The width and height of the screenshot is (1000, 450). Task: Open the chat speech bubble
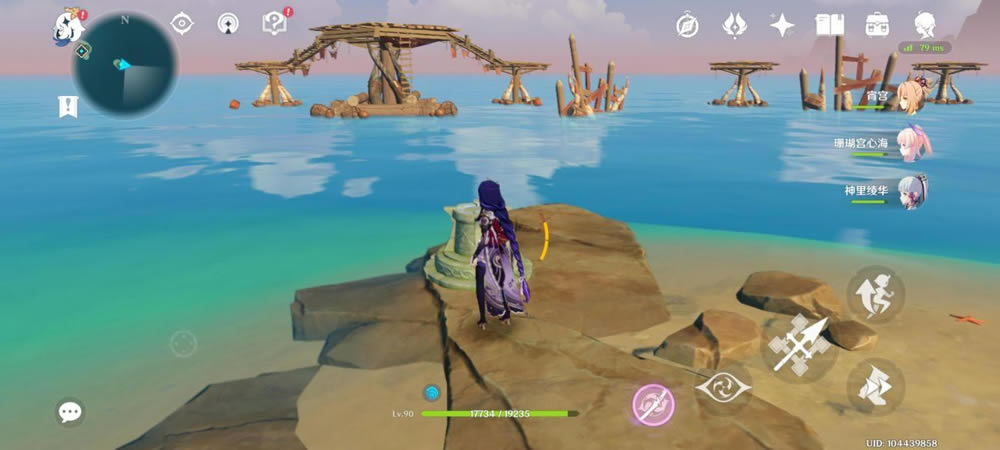[70, 411]
